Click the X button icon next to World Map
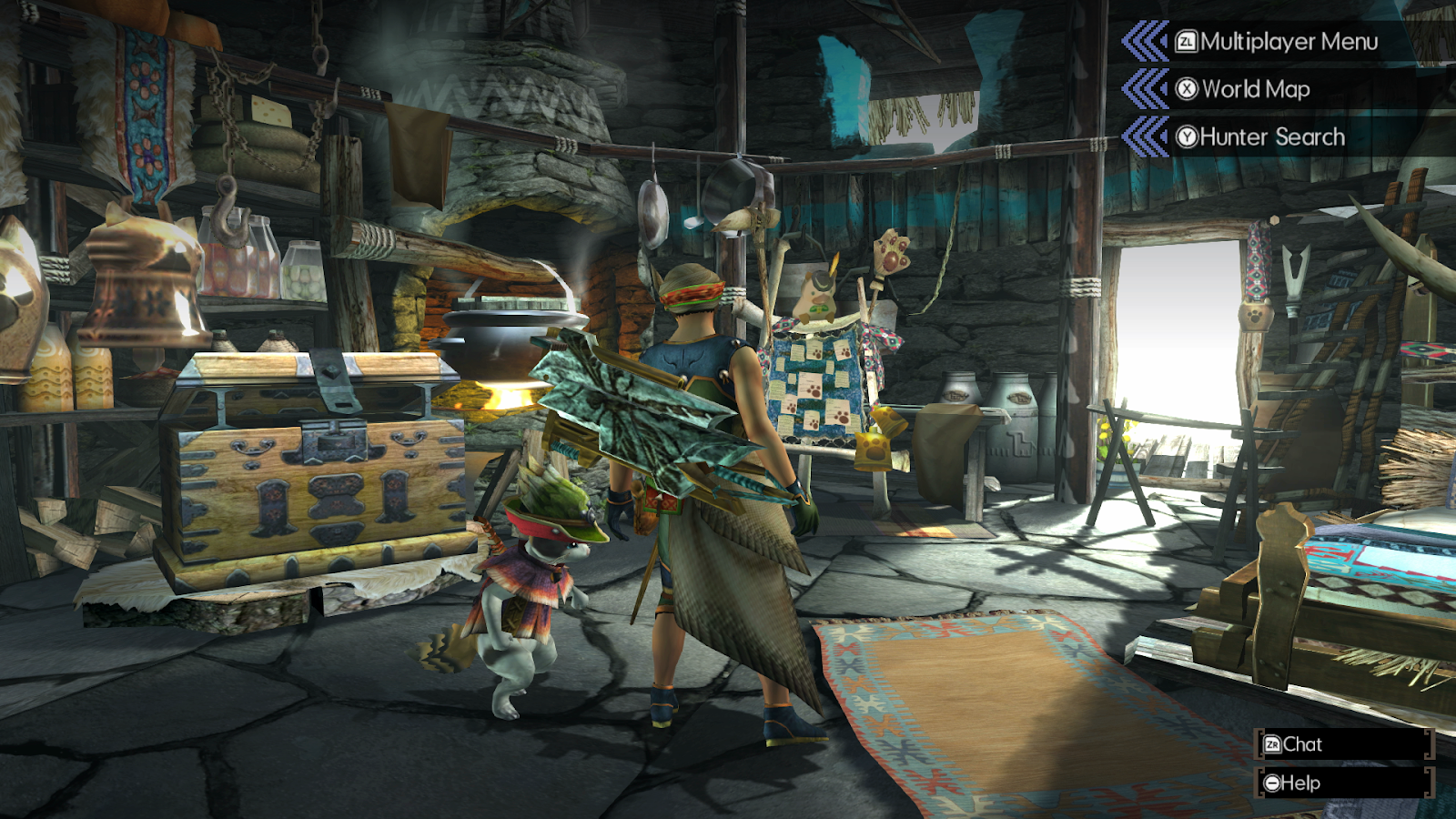The width and height of the screenshot is (1456, 819). click(1186, 89)
